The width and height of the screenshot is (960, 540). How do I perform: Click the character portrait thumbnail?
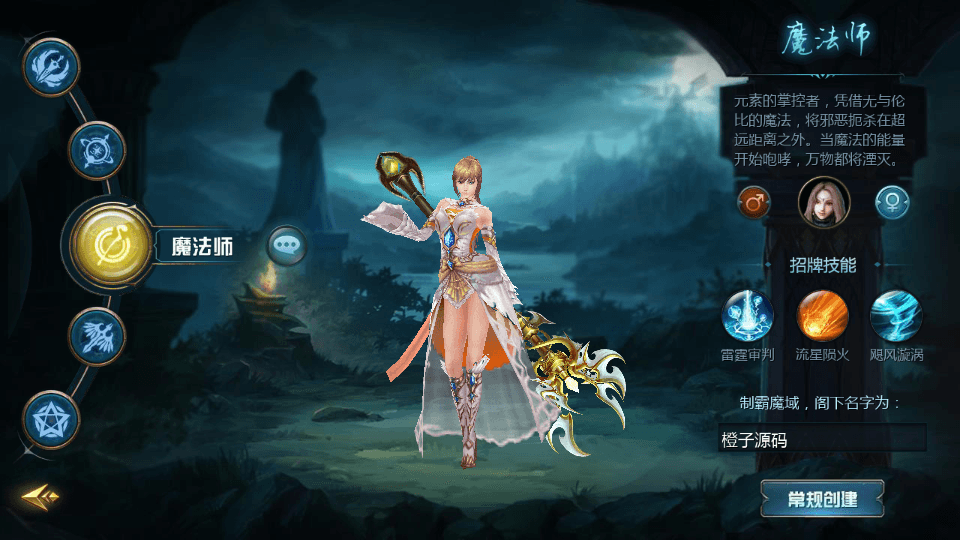pyautogui.click(x=824, y=202)
